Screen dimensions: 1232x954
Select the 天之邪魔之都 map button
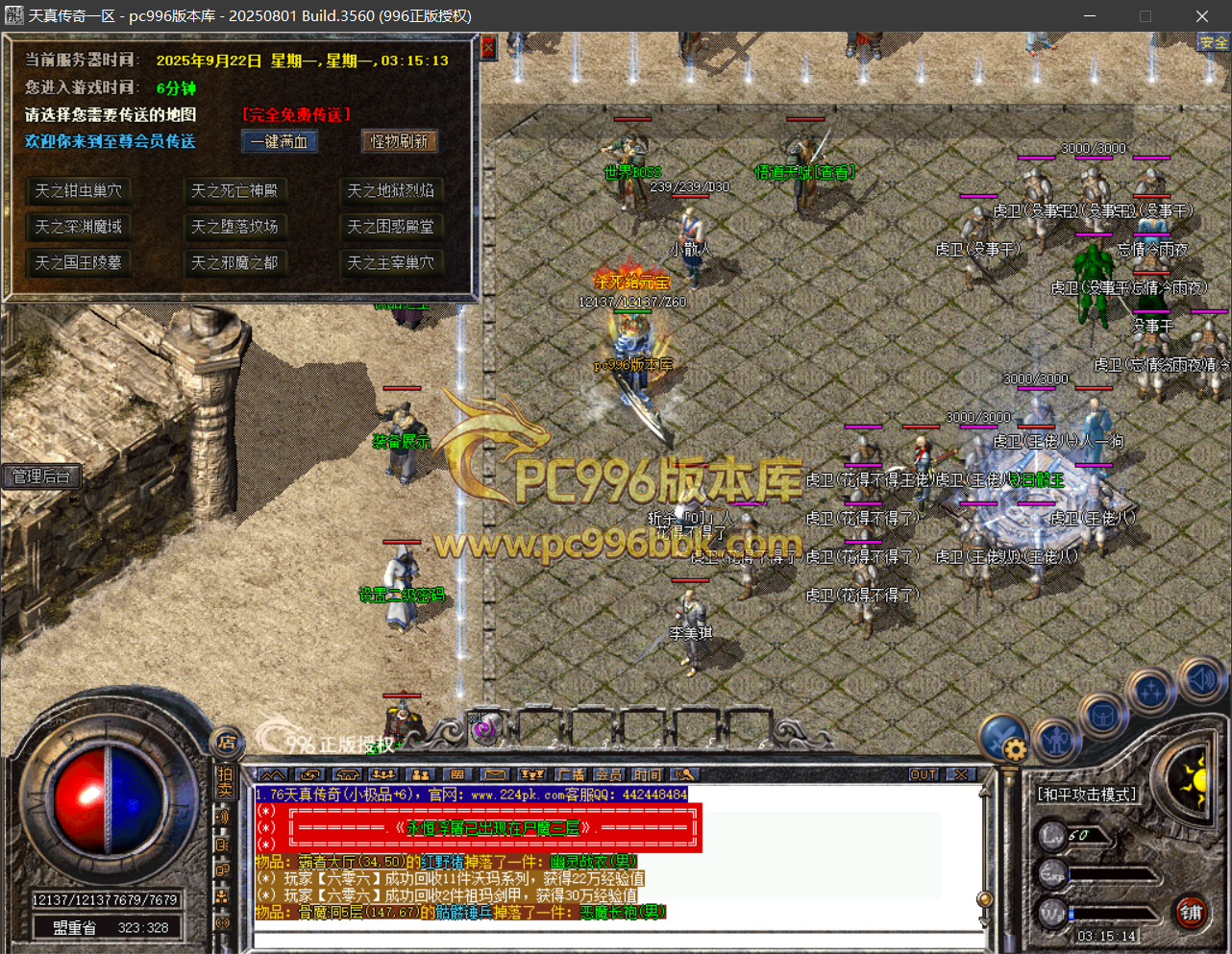(x=234, y=262)
